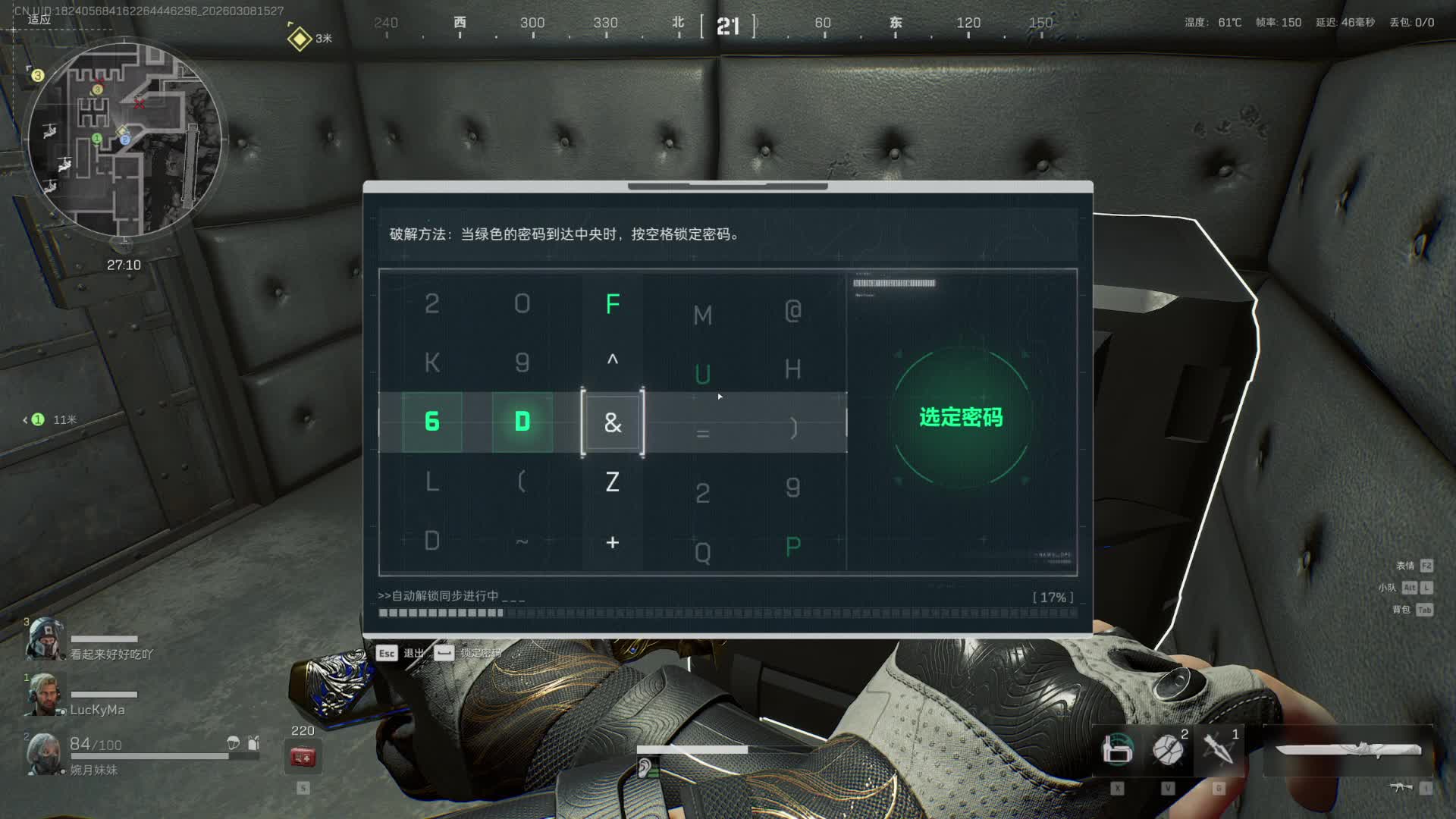
Task: Select player 婉月妹妹's portrait
Action: [x=44, y=754]
